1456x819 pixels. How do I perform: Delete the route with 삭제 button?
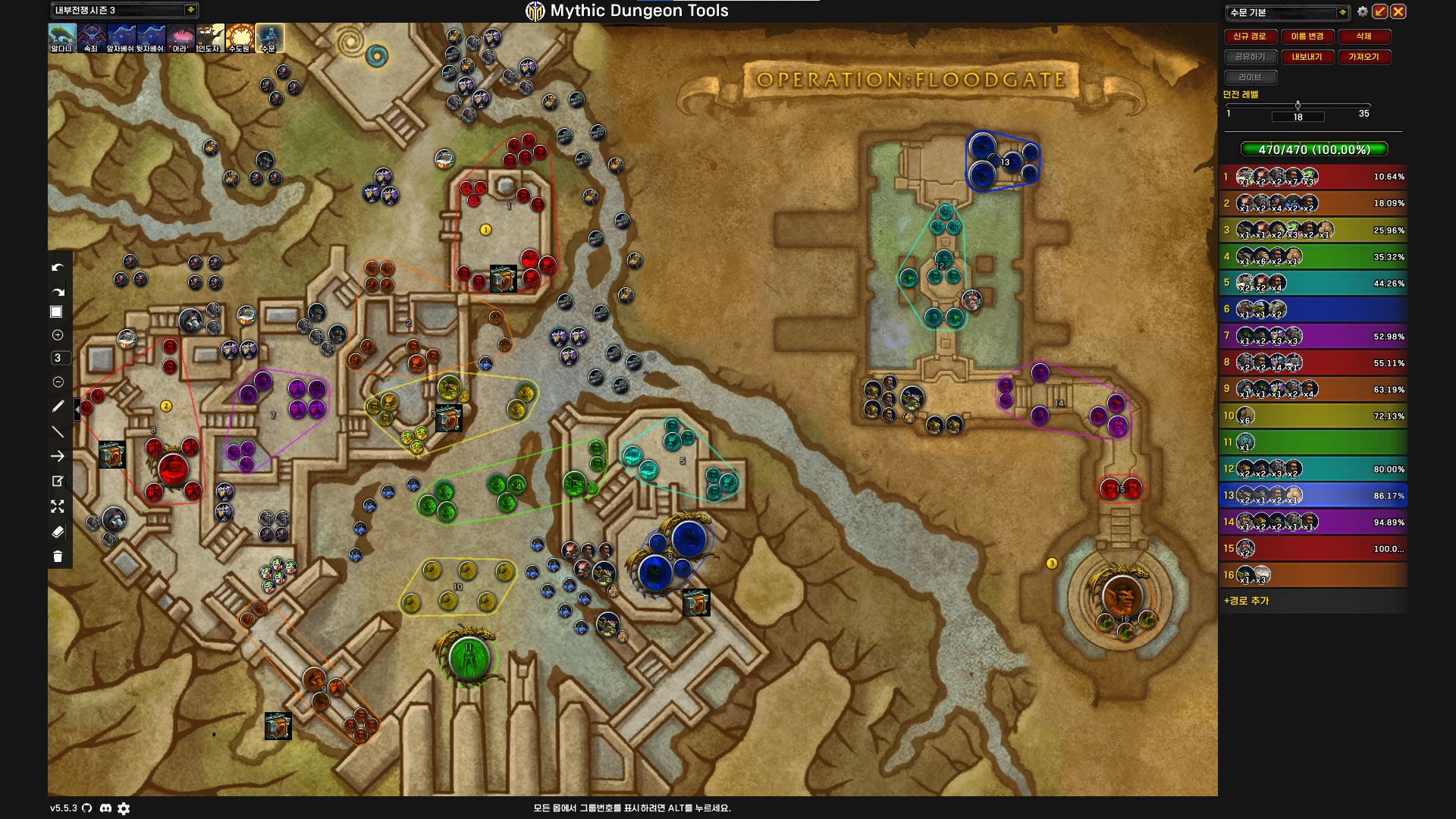tap(1363, 36)
